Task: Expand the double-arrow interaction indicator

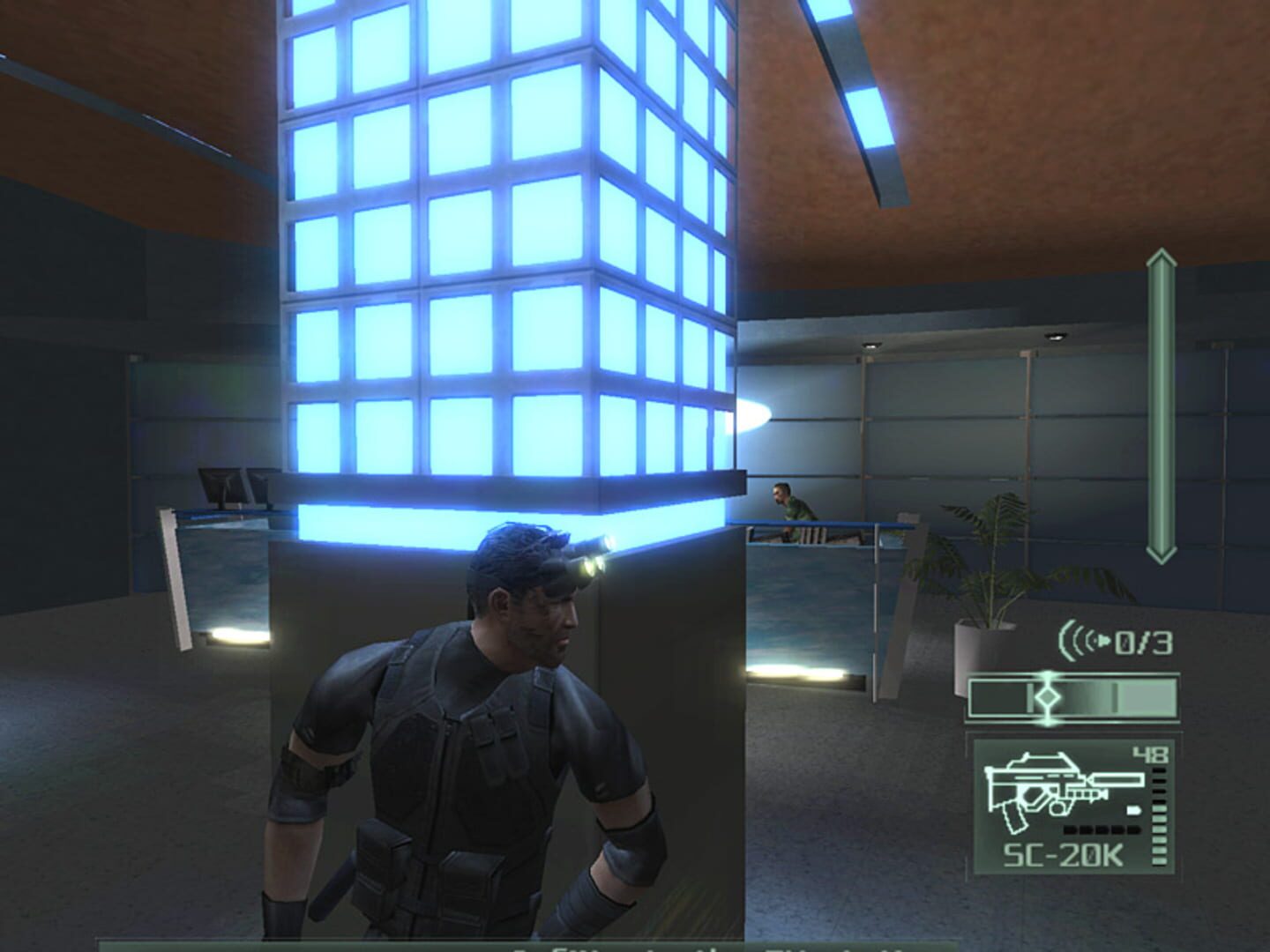Action: 1161,405
